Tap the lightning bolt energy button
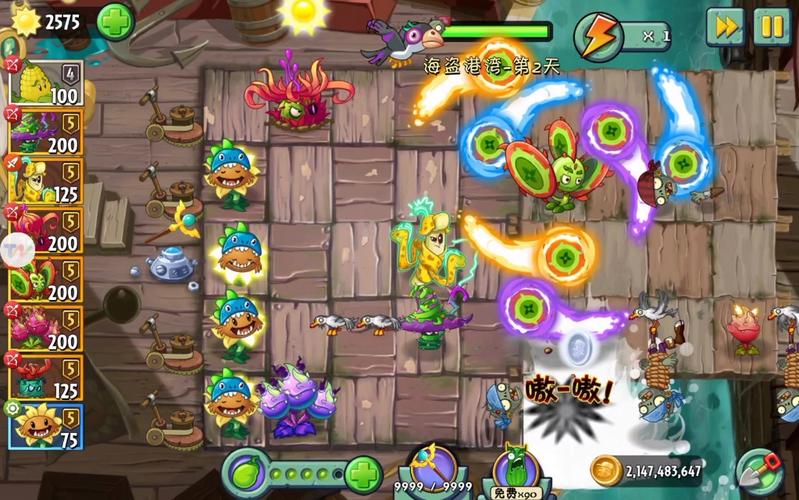Viewport: 799px width, 500px height. (600, 36)
